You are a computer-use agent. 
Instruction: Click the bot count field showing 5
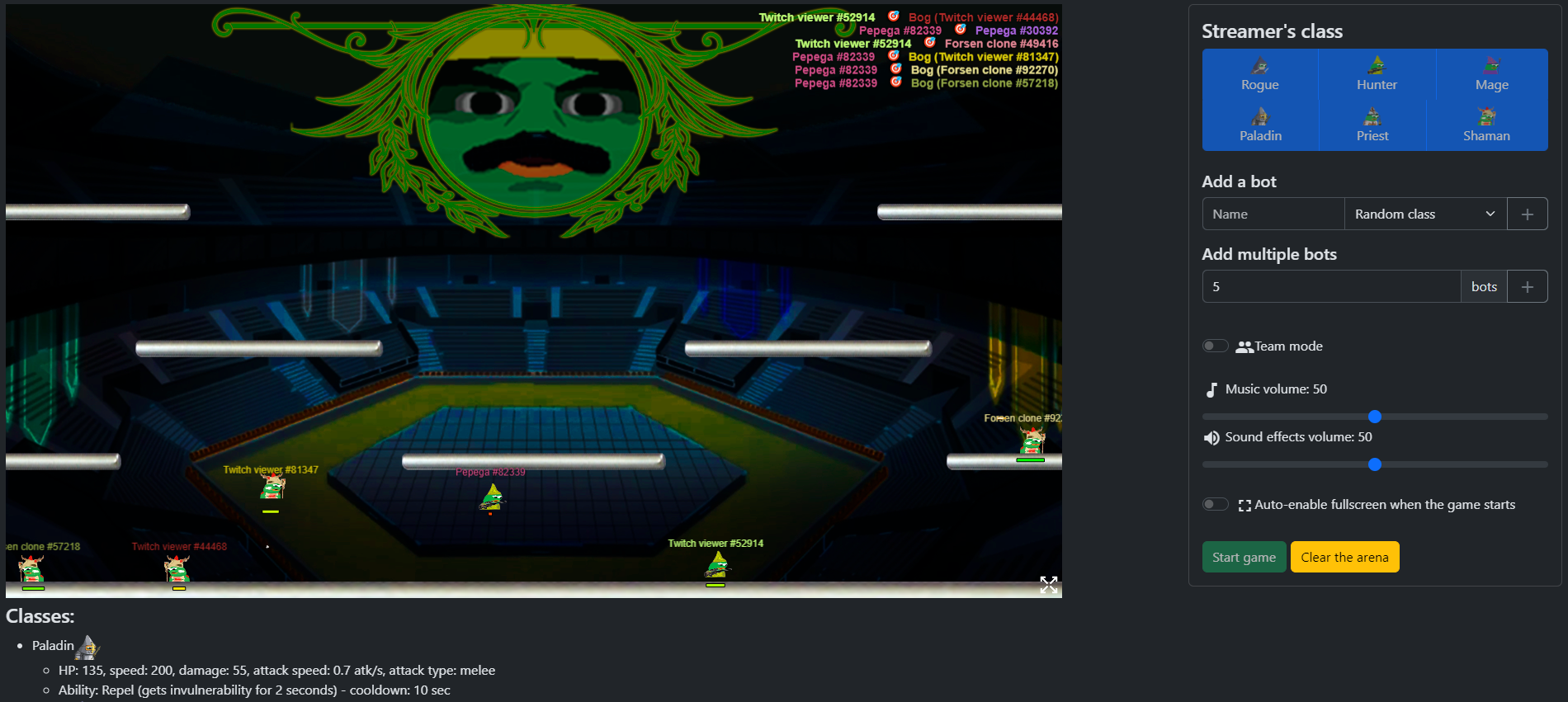tap(1329, 285)
